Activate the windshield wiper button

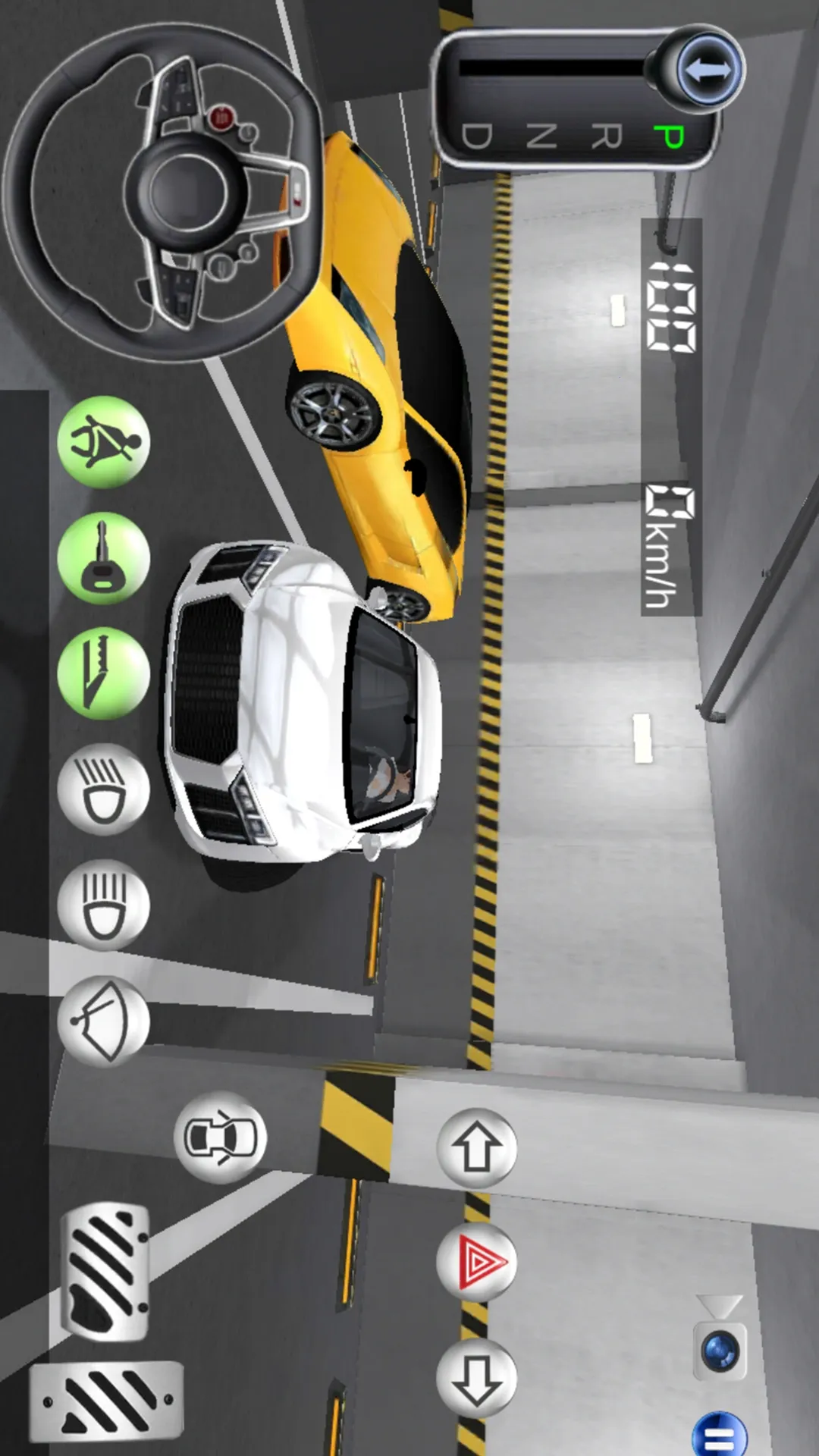coord(104,1021)
